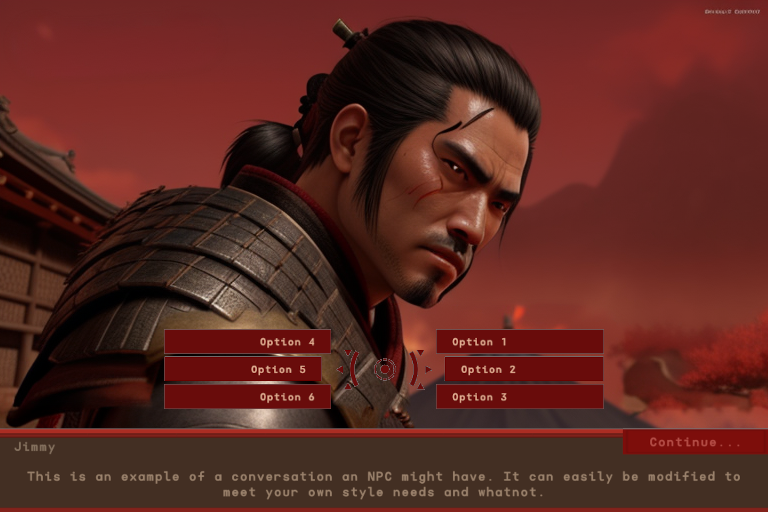Select the Option 5 reply

[x=242, y=369]
